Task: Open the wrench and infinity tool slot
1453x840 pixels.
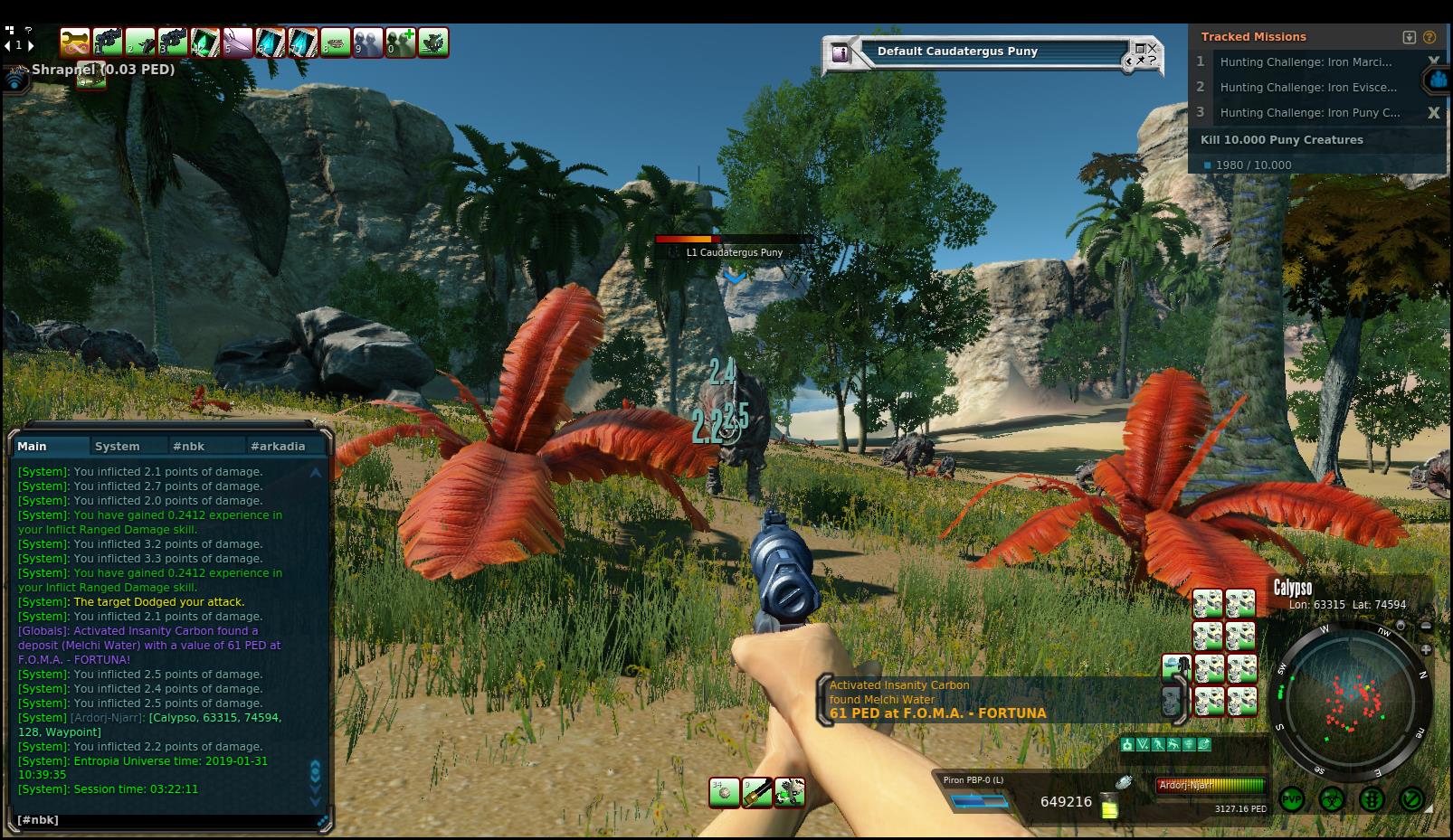Action: (x=75, y=42)
